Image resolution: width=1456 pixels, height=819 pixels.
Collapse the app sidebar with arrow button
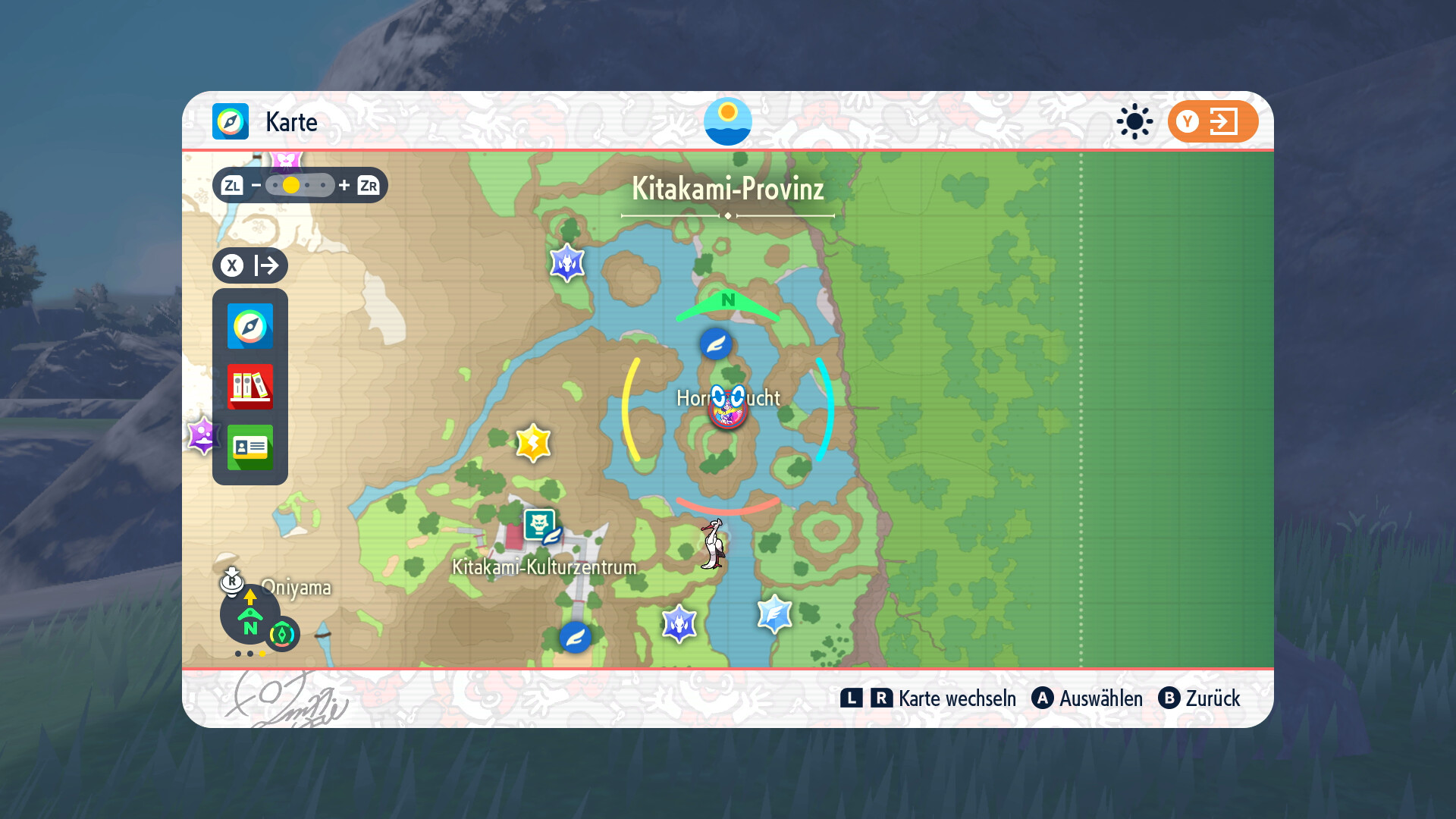click(x=249, y=265)
